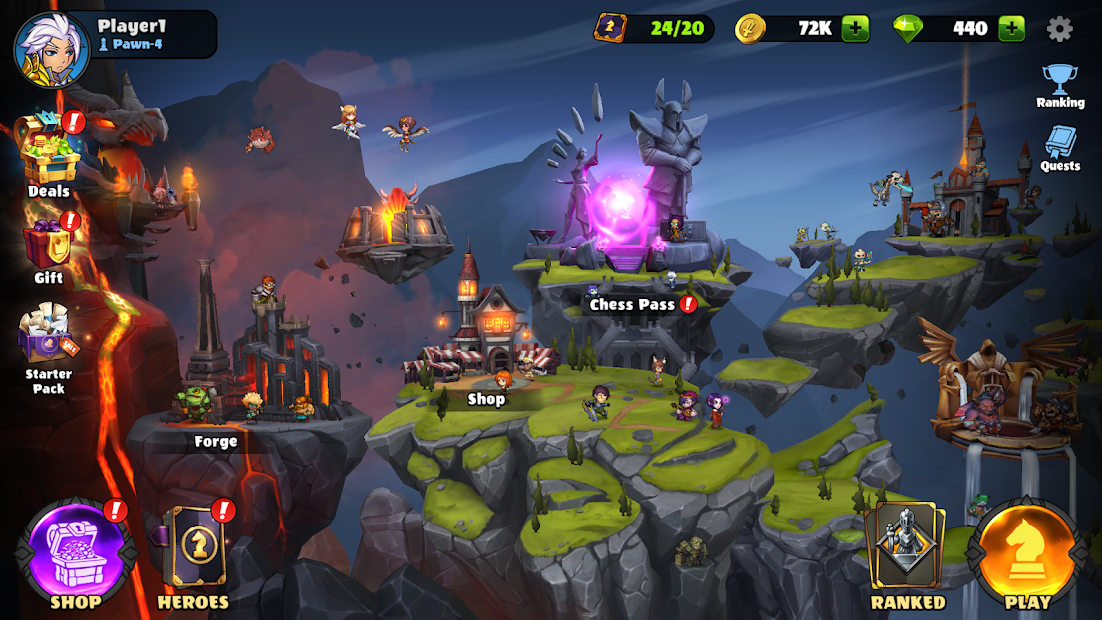Open the settings gear
This screenshot has height=620, width=1102.
pyautogui.click(x=1059, y=28)
